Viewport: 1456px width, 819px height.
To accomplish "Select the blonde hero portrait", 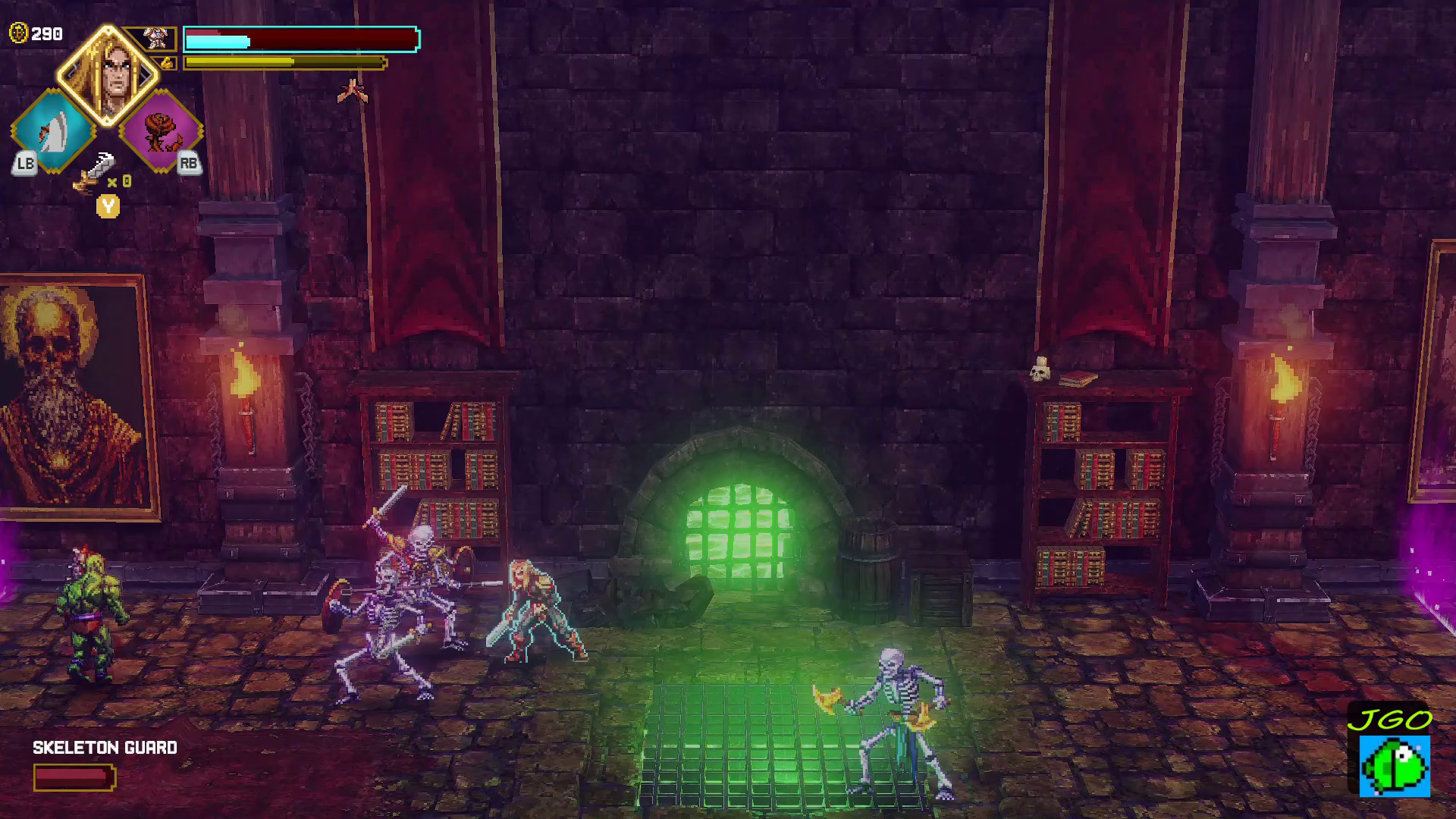I will (108, 74).
